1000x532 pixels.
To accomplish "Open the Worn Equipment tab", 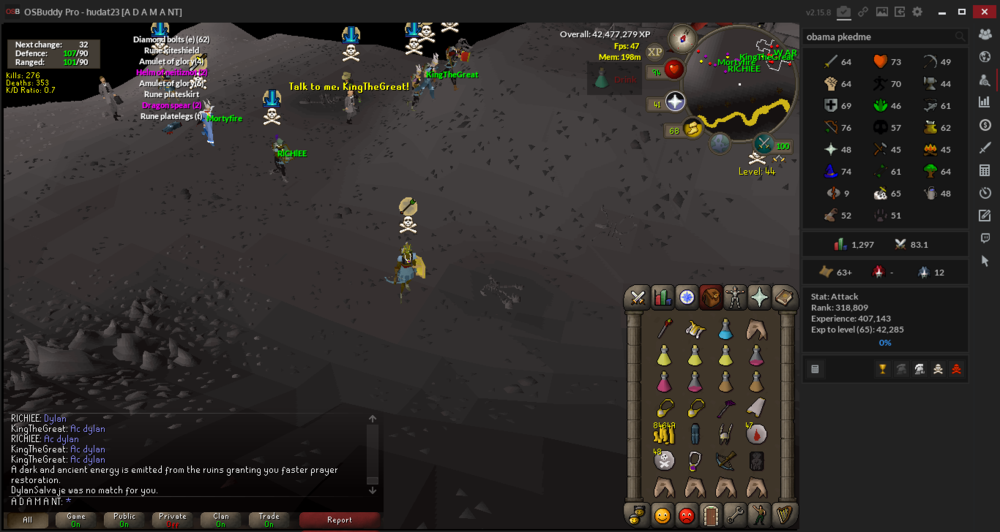I will click(x=735, y=297).
